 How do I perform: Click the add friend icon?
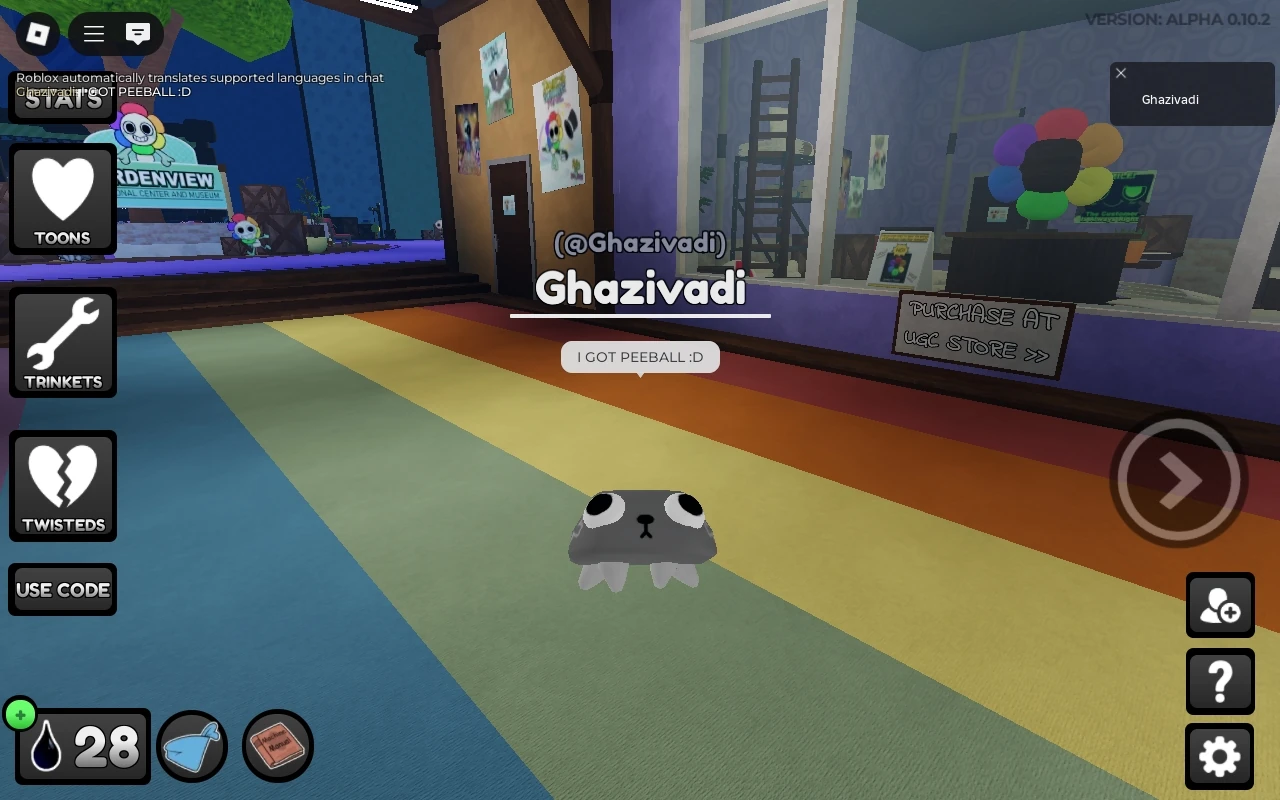pos(1220,605)
